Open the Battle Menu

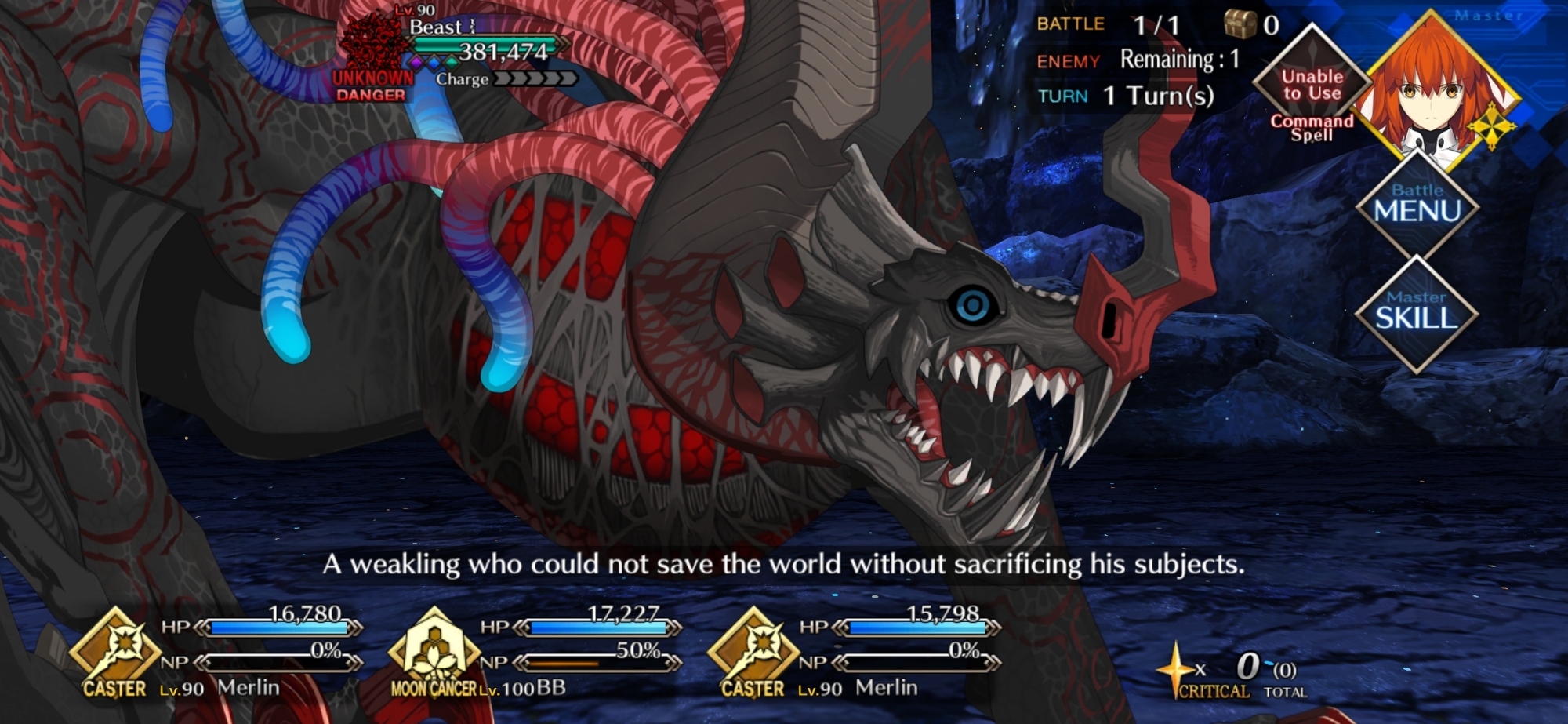(x=1417, y=205)
